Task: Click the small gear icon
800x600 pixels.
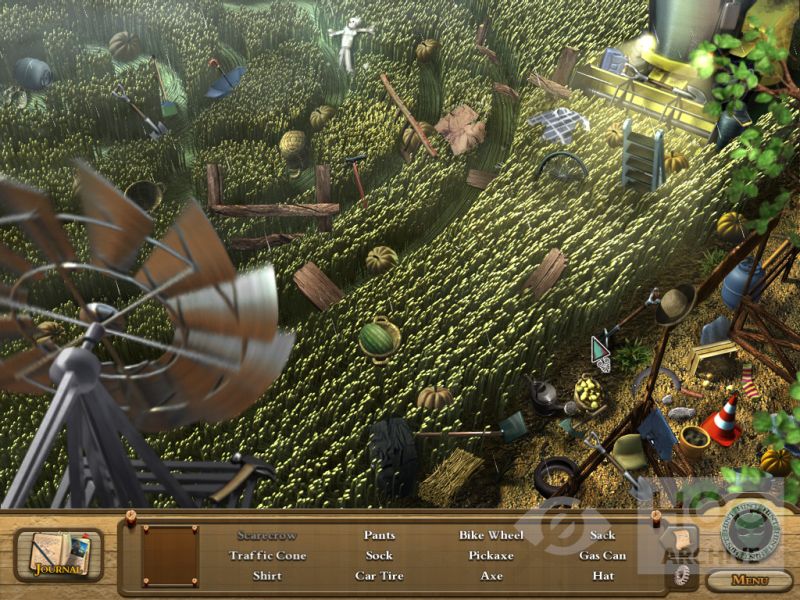Action: 684,575
